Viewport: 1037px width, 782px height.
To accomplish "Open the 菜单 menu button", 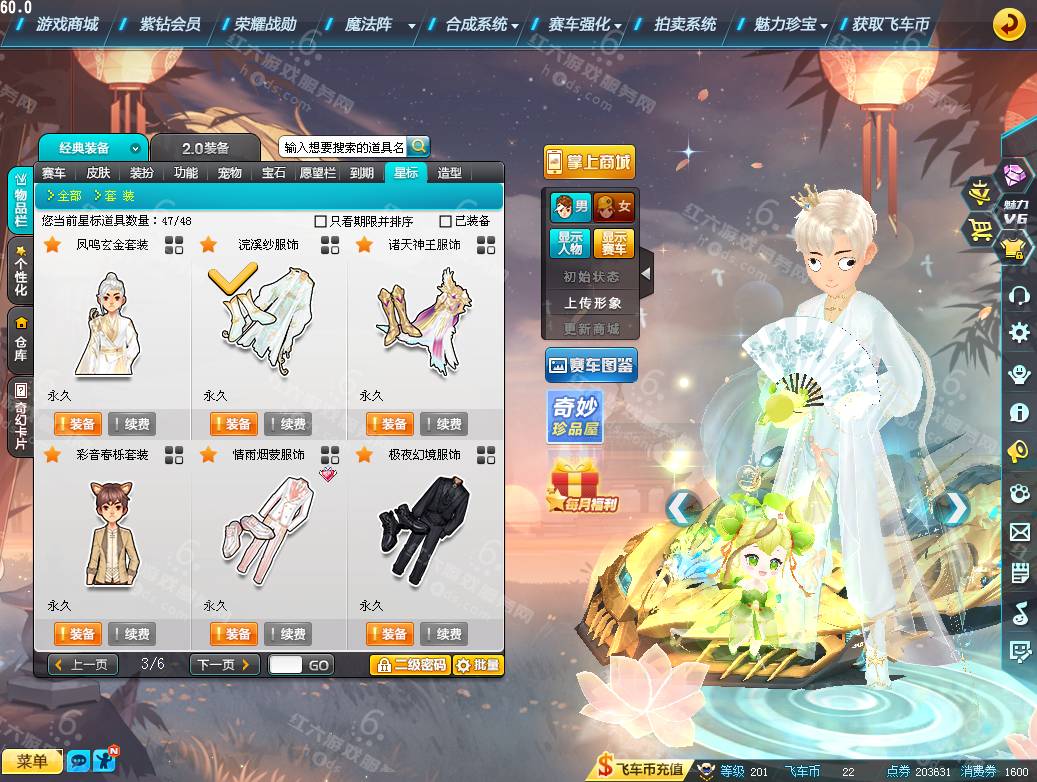I will 33,762.
